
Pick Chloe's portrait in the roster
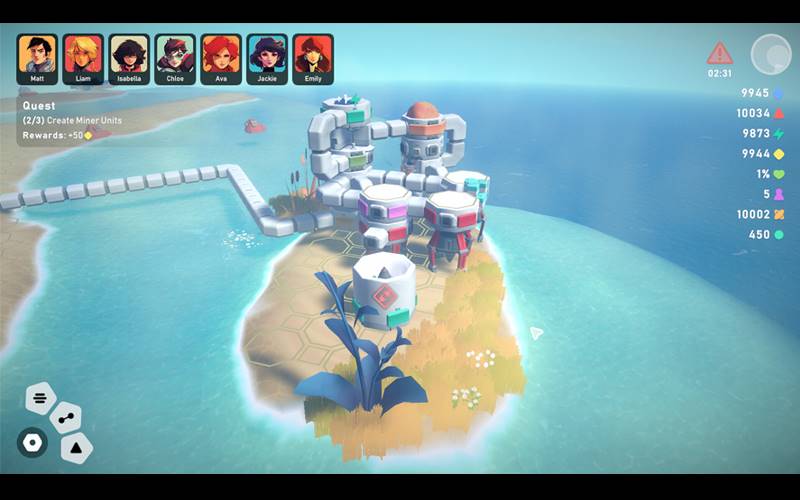(x=175, y=56)
